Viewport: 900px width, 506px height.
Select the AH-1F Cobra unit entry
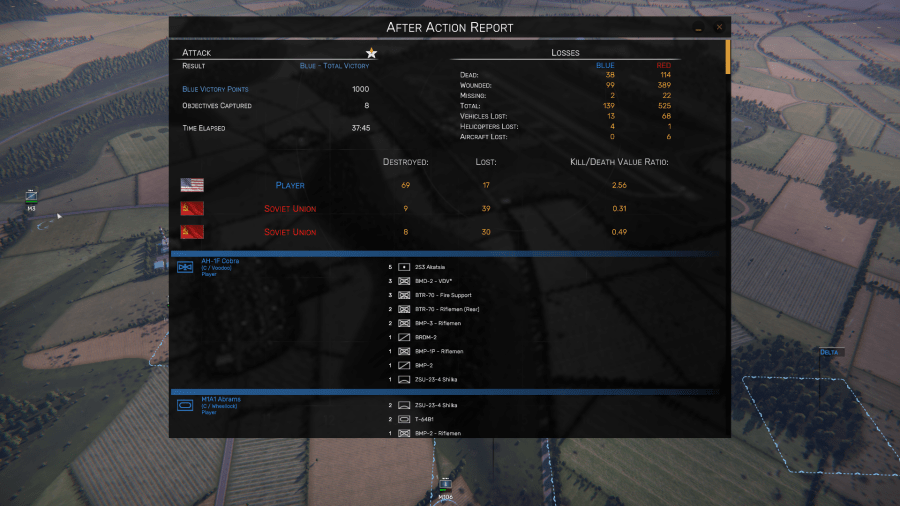point(220,261)
